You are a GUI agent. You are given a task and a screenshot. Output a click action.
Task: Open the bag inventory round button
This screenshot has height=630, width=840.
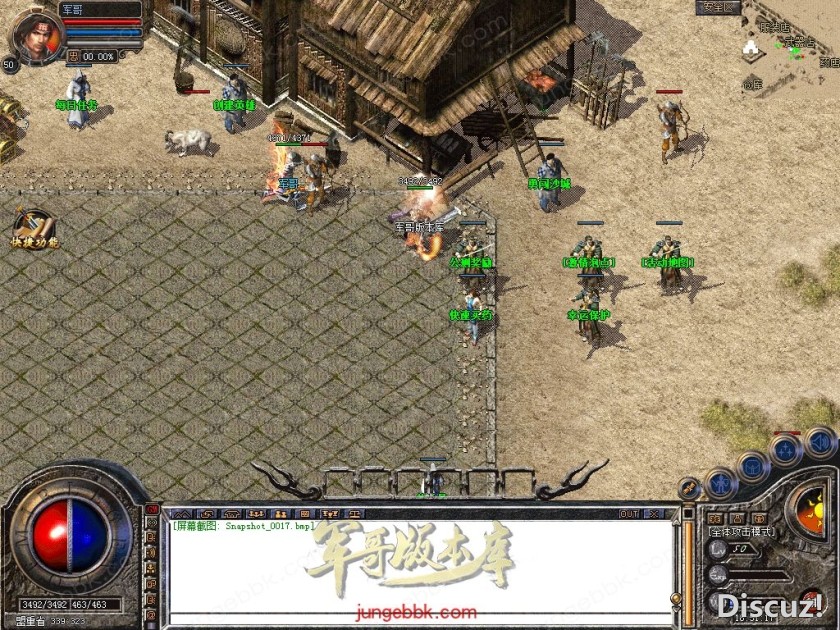pyautogui.click(x=753, y=467)
